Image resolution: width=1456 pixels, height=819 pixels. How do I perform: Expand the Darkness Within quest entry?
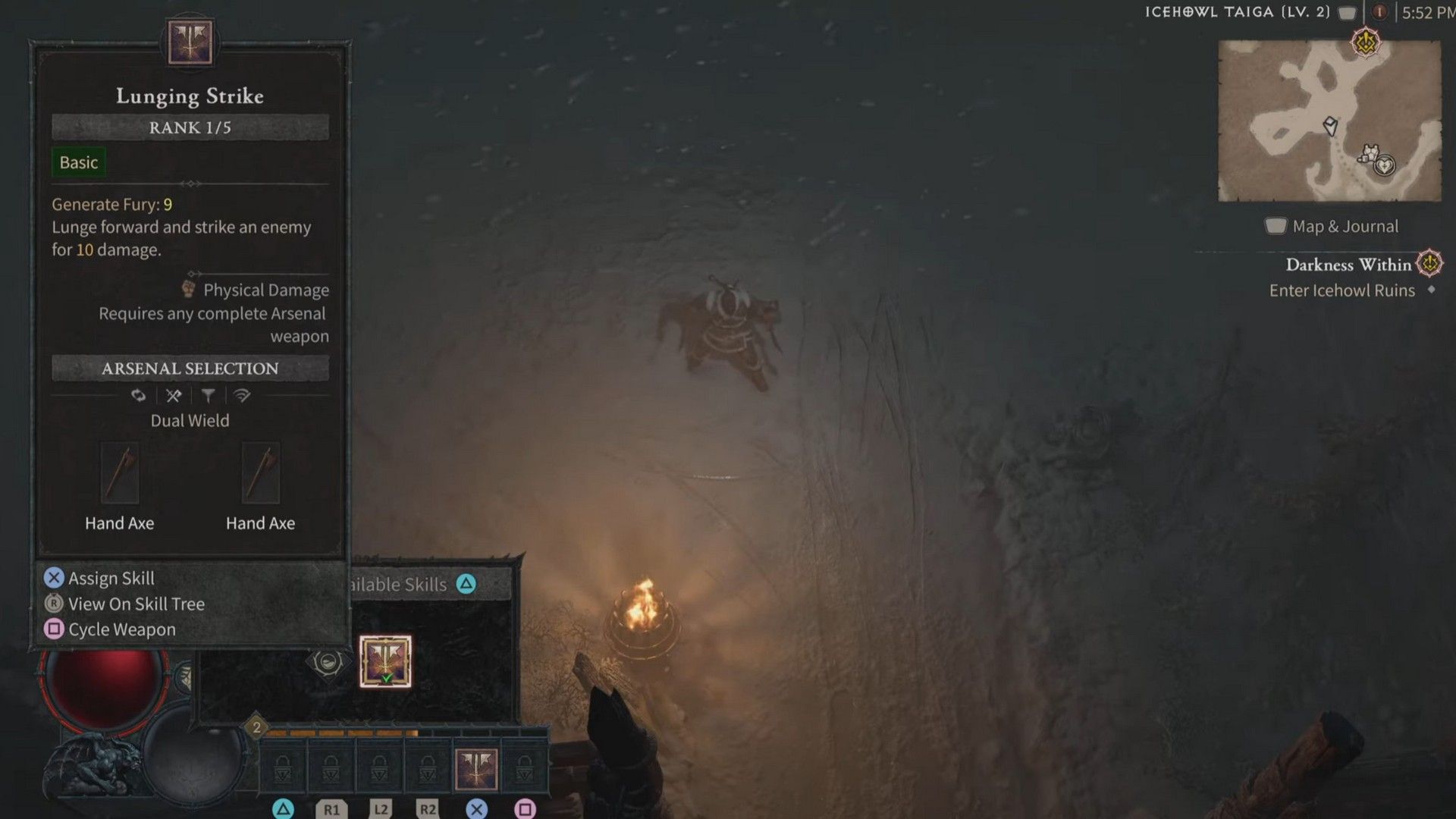pyautogui.click(x=1348, y=265)
